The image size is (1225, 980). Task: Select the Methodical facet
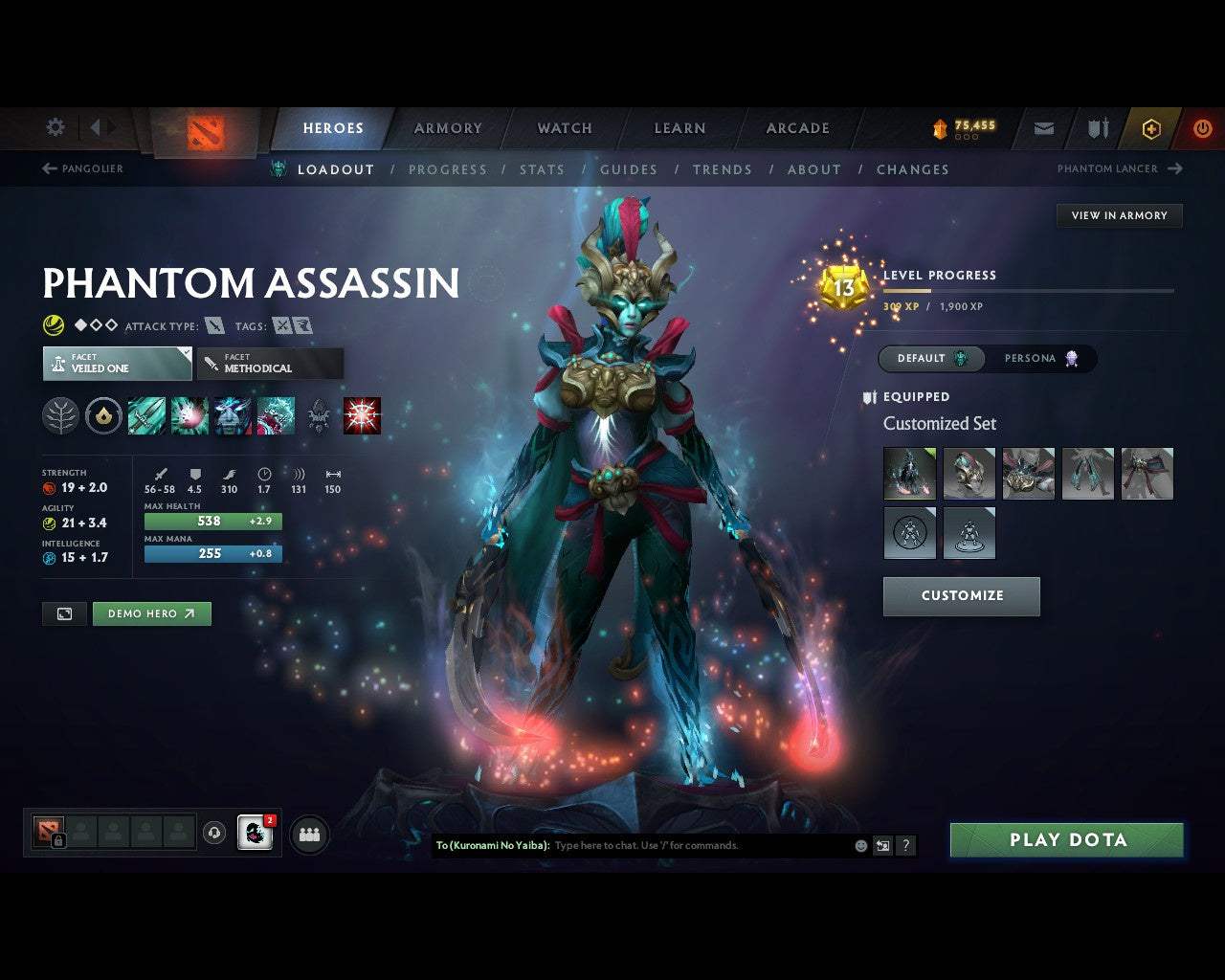270,364
